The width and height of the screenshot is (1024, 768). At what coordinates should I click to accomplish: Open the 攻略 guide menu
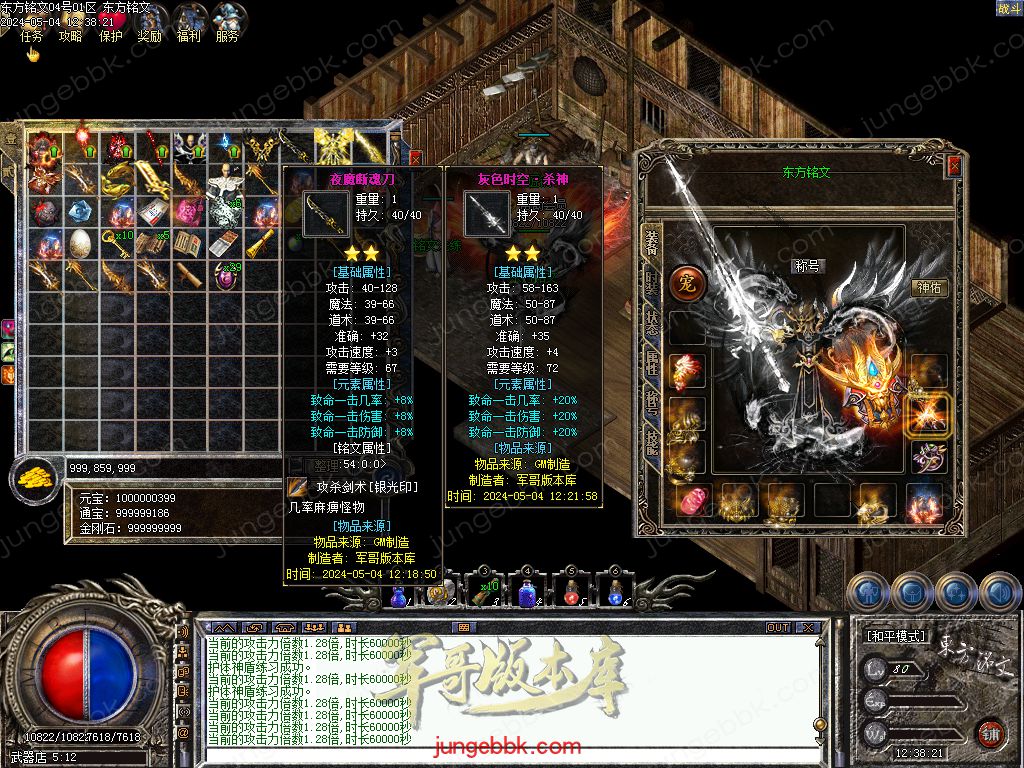(x=70, y=35)
